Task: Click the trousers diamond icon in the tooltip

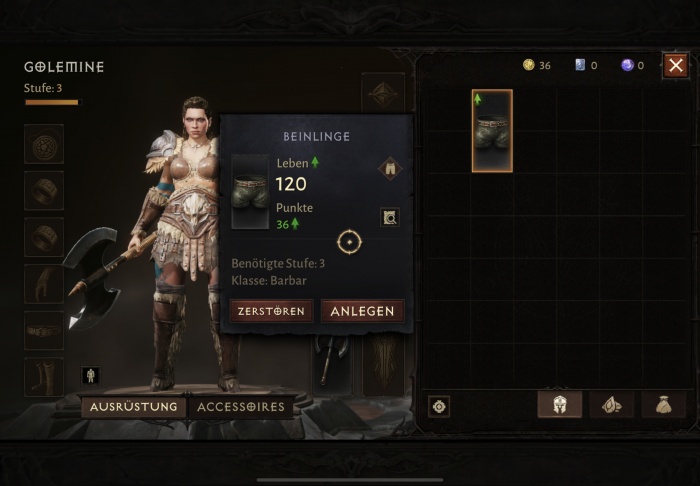Action: coord(389,169)
